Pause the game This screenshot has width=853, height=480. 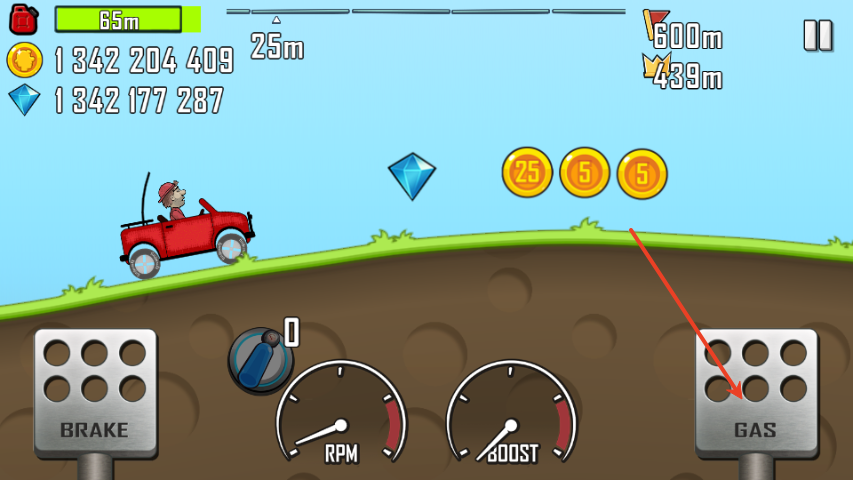click(817, 35)
